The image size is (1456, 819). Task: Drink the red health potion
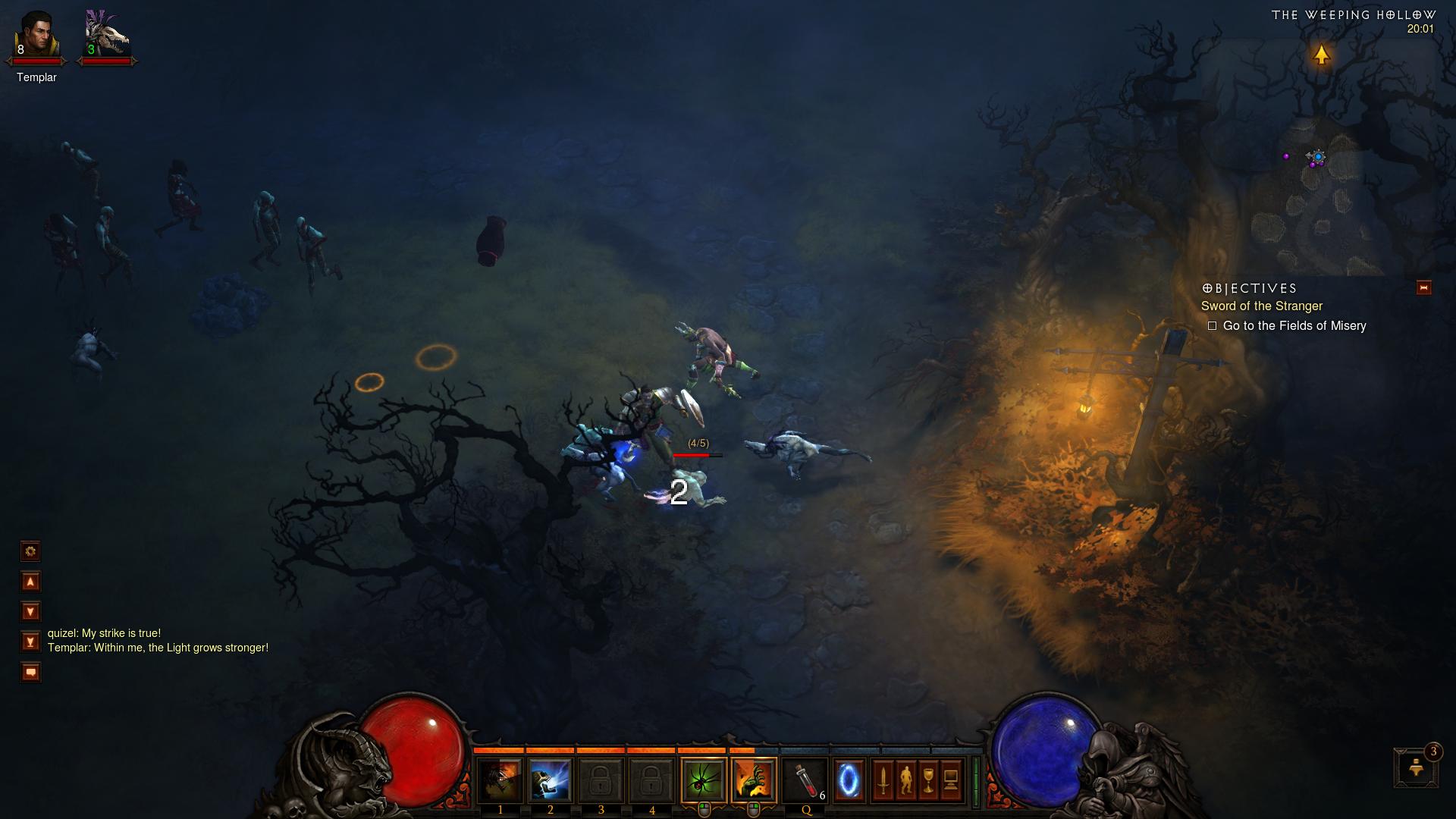805,780
